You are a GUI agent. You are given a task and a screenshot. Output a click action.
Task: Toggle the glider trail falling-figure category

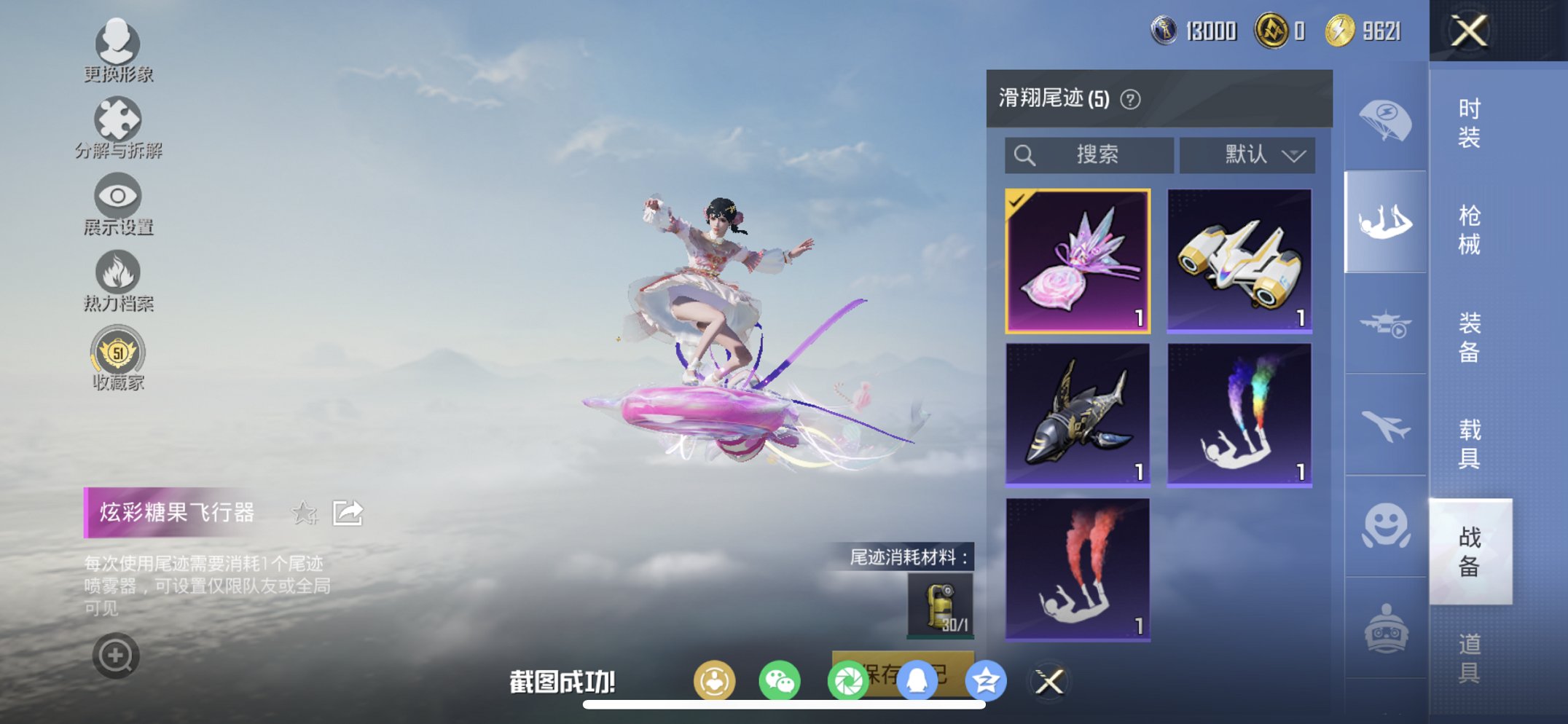(1384, 219)
